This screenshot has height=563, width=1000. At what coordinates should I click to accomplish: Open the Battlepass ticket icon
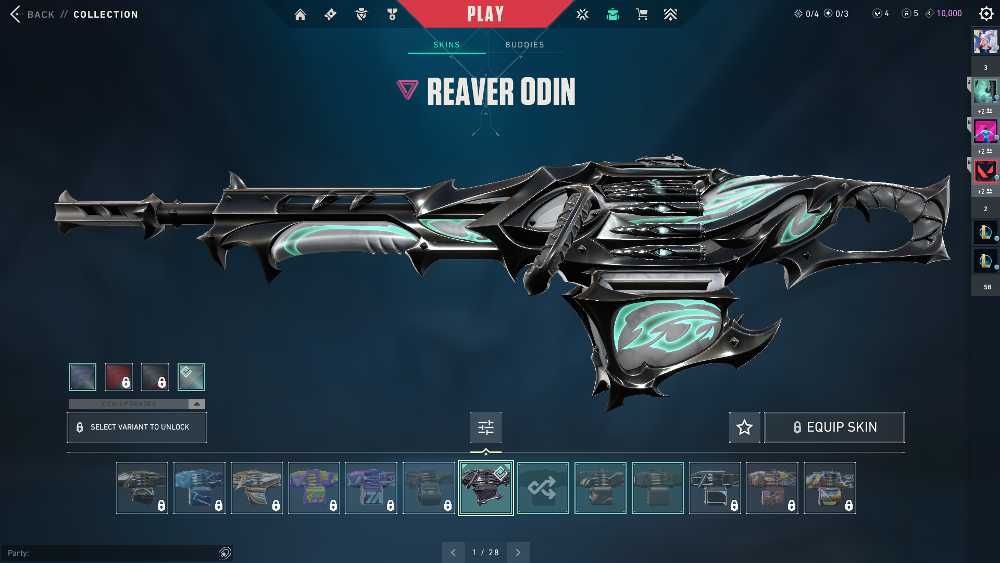click(x=330, y=15)
